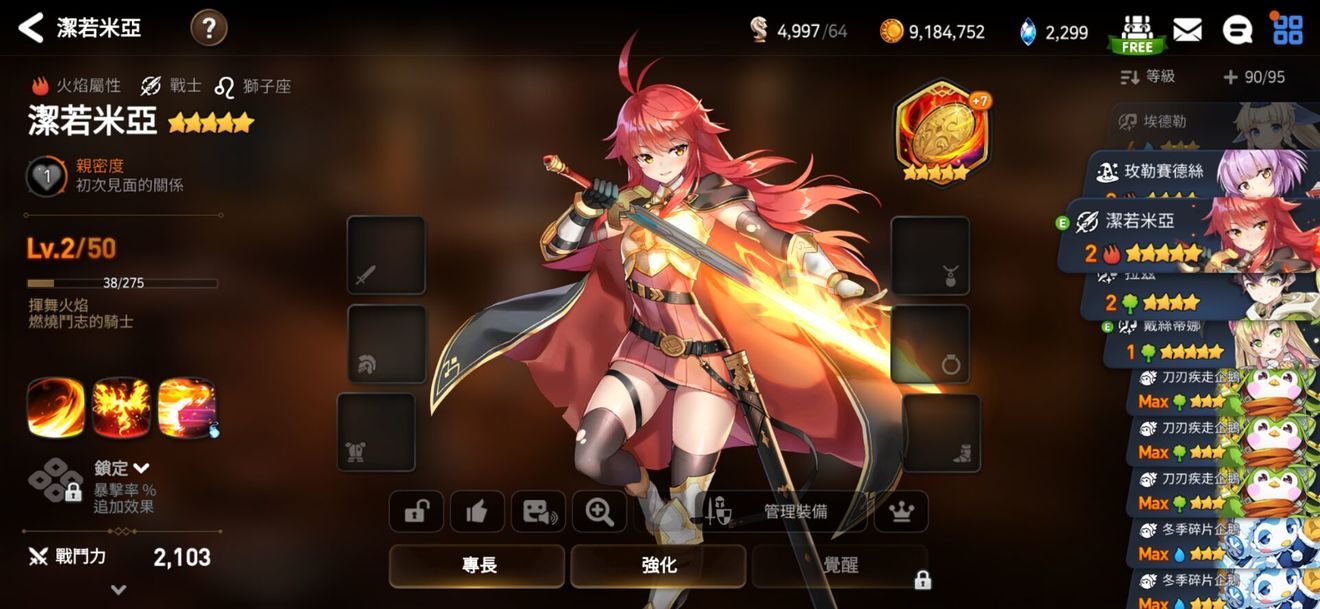Screen dimensions: 1320x609
Task: Open the 親密度 friendship heart
Action: pyautogui.click(x=44, y=176)
